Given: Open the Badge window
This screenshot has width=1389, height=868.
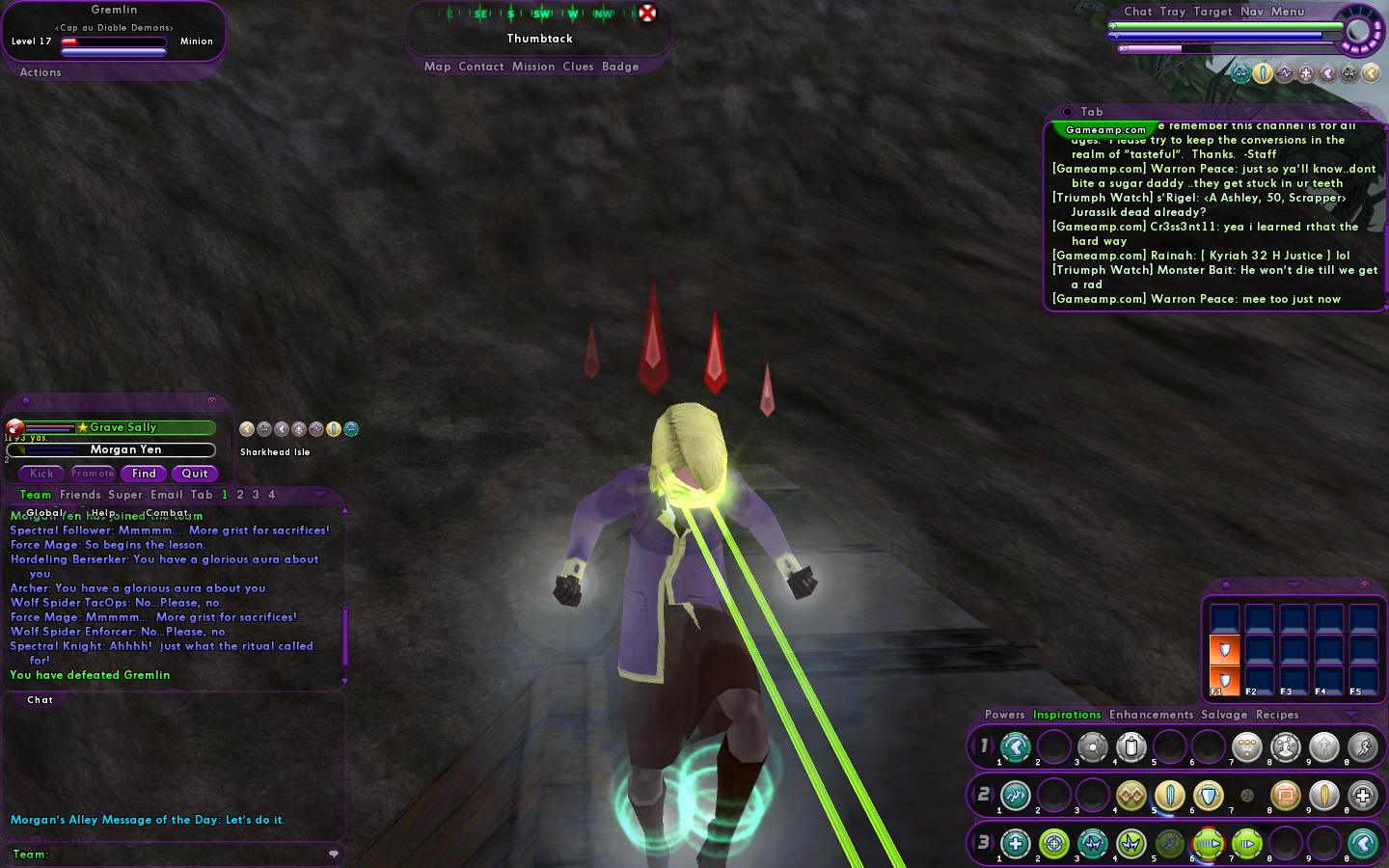Looking at the screenshot, I should pyautogui.click(x=620, y=67).
